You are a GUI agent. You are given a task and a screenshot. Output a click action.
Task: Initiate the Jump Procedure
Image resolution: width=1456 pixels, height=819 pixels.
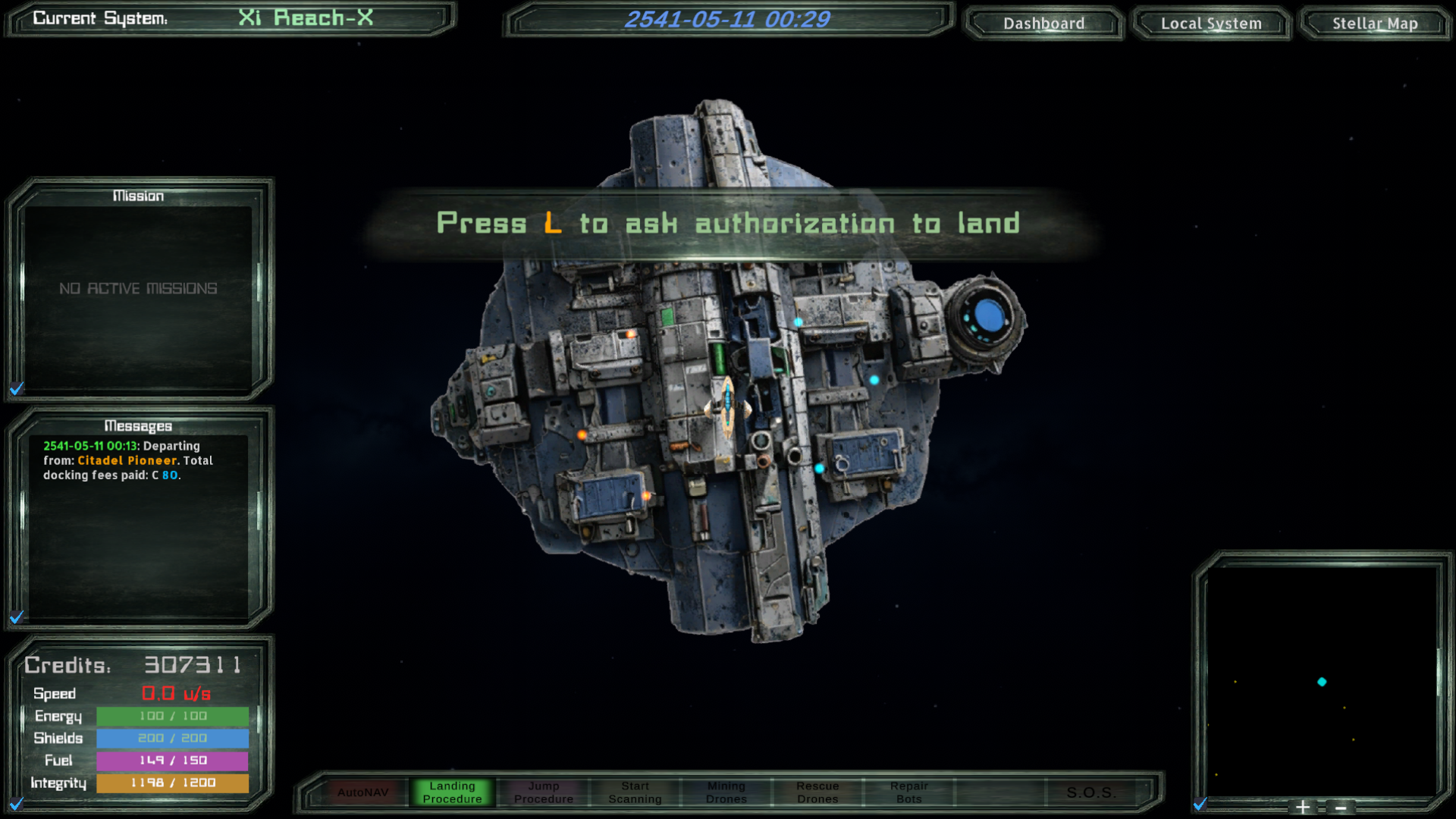pyautogui.click(x=544, y=792)
